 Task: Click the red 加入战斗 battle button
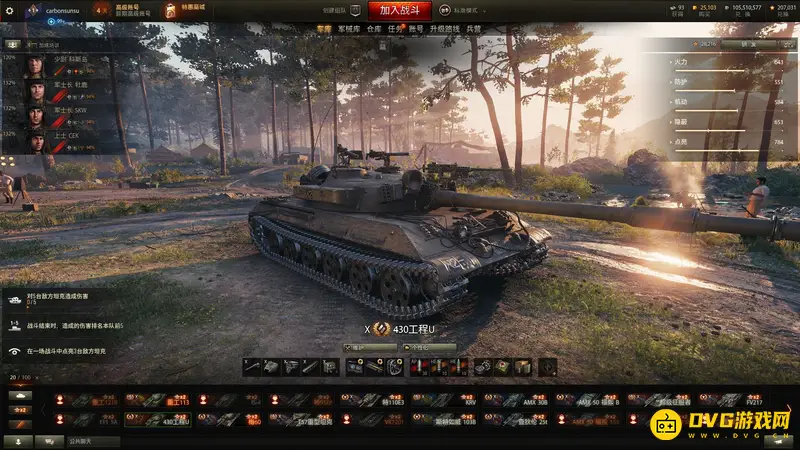pos(399,10)
